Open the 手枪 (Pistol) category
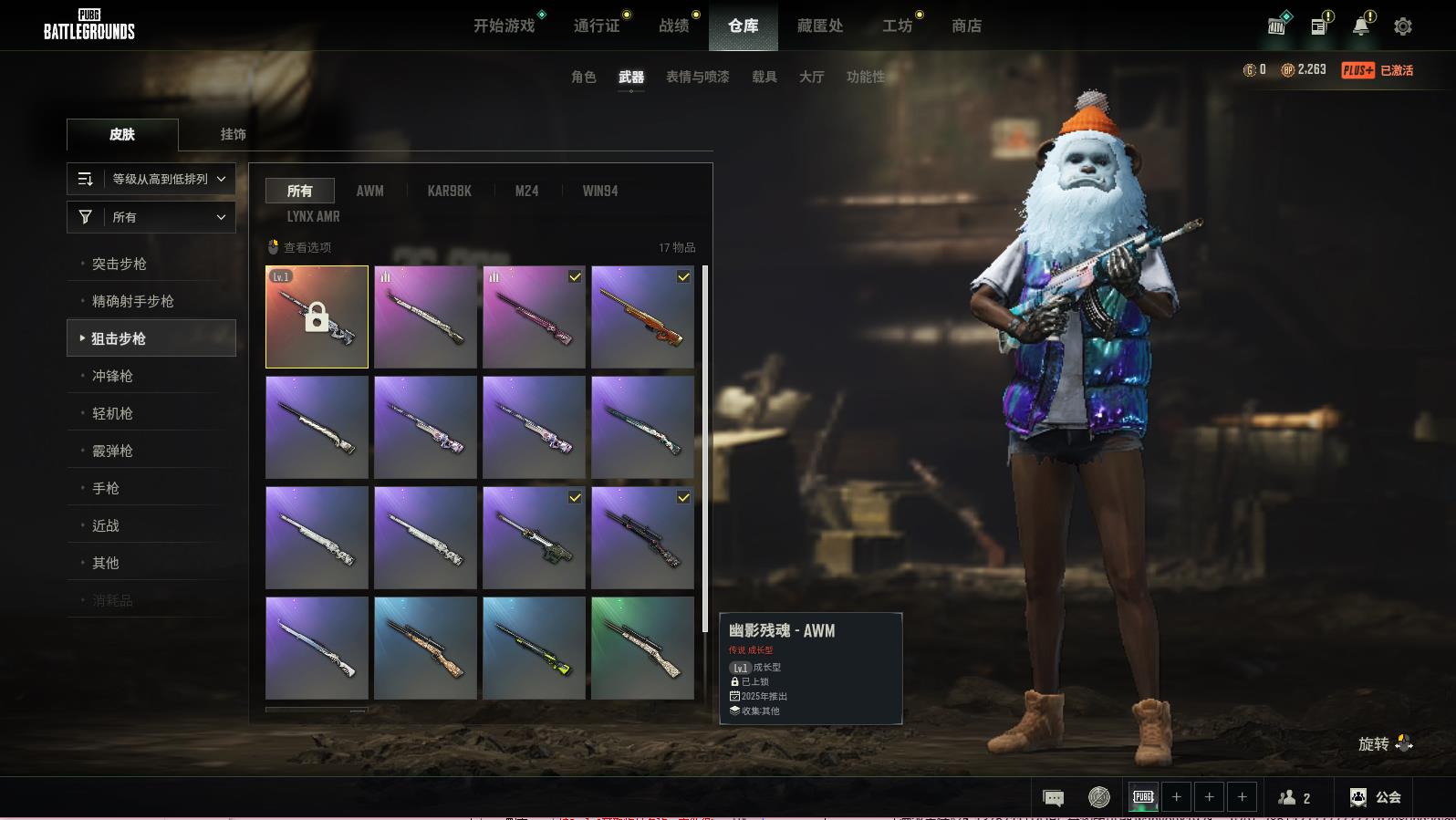The height and width of the screenshot is (820, 1456). (x=106, y=488)
